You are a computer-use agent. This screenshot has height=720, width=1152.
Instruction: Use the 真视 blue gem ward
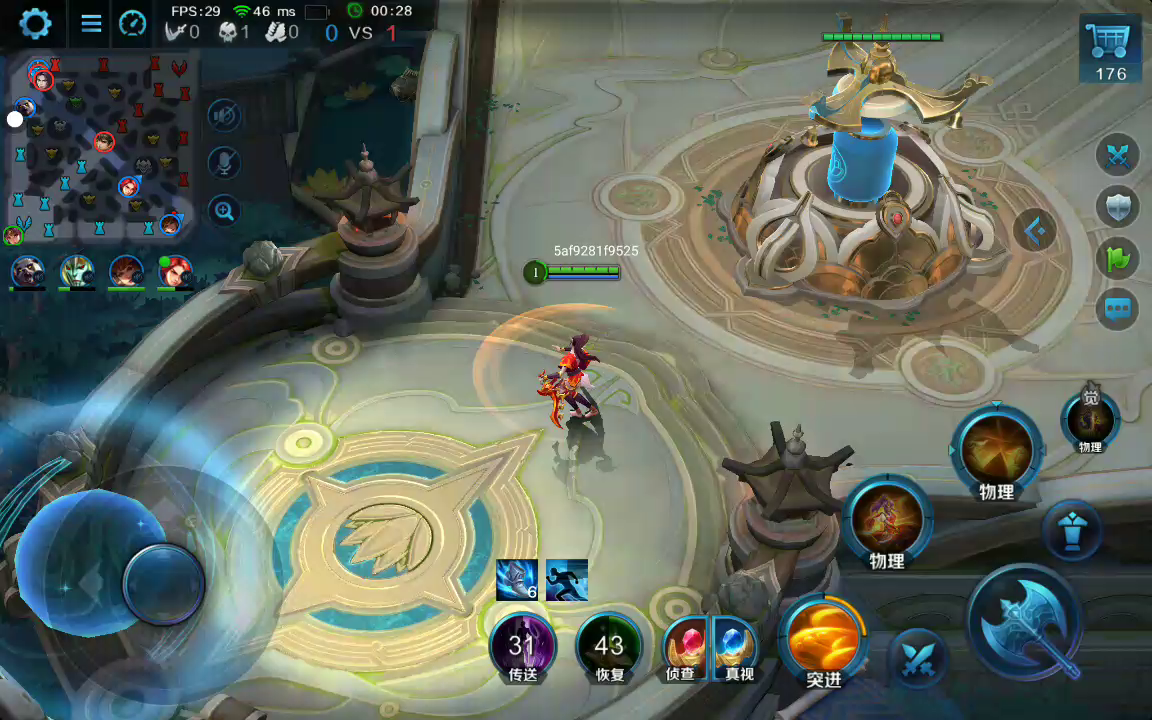[737, 645]
